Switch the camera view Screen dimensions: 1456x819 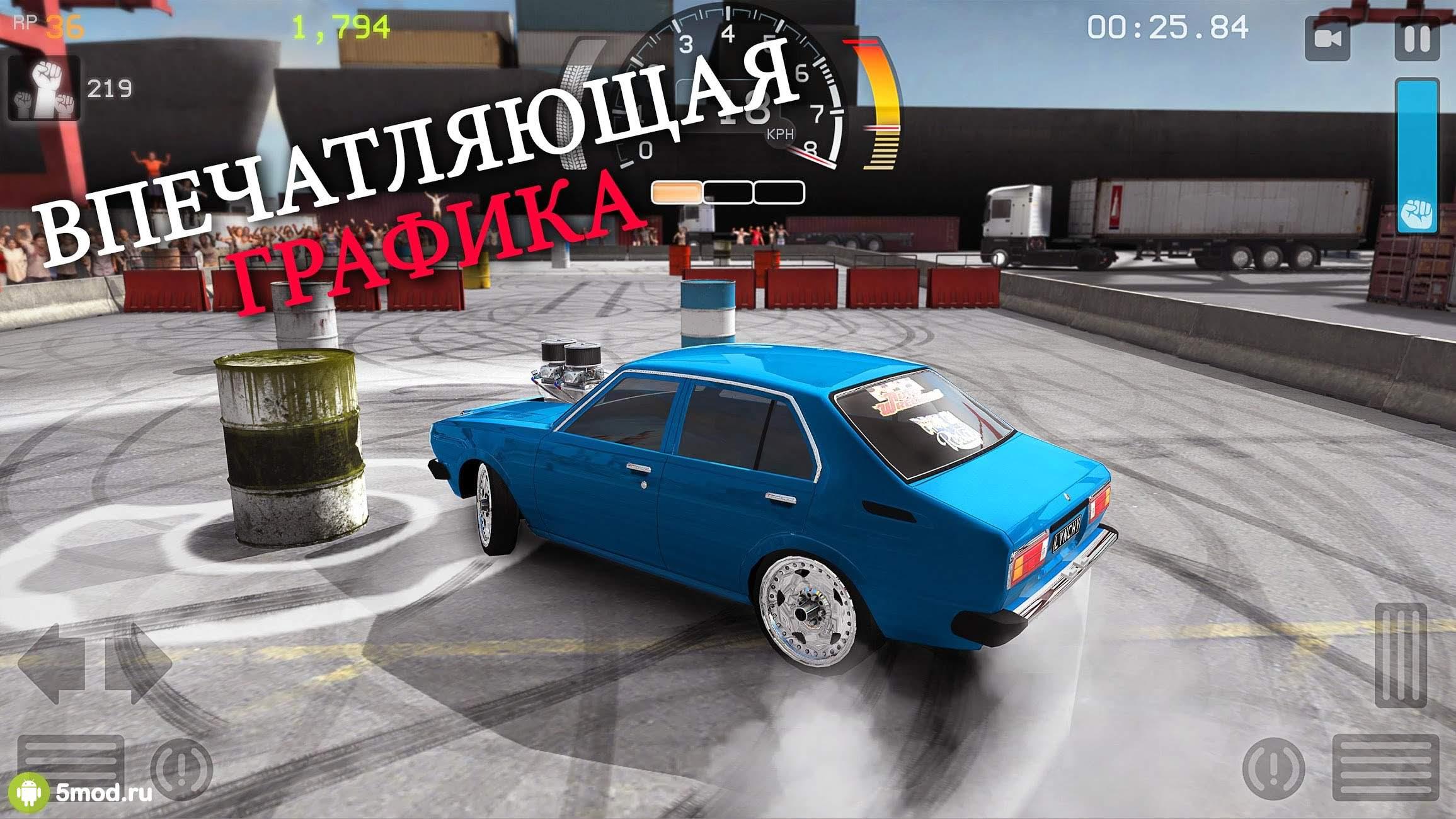tap(1327, 39)
